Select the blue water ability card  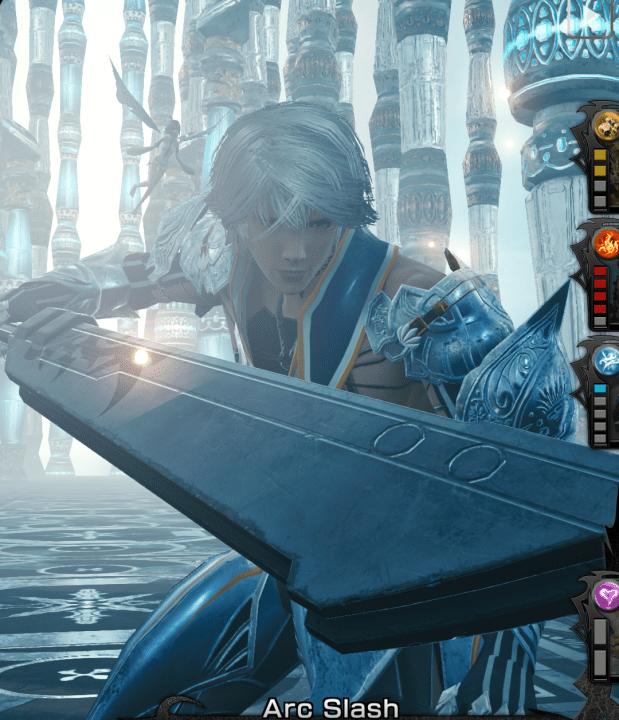[x=604, y=360]
